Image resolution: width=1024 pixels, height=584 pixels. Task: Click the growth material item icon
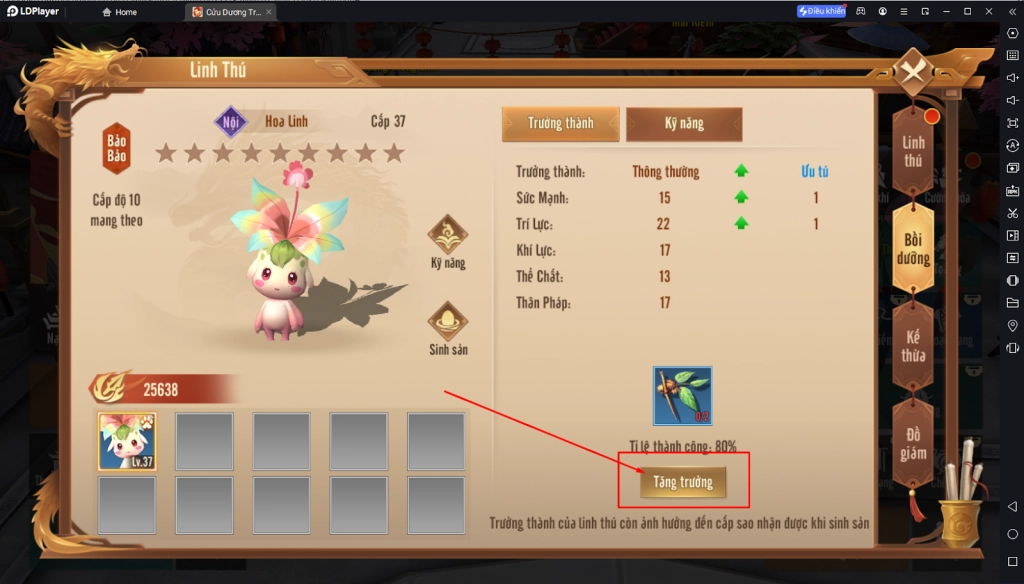coord(683,396)
